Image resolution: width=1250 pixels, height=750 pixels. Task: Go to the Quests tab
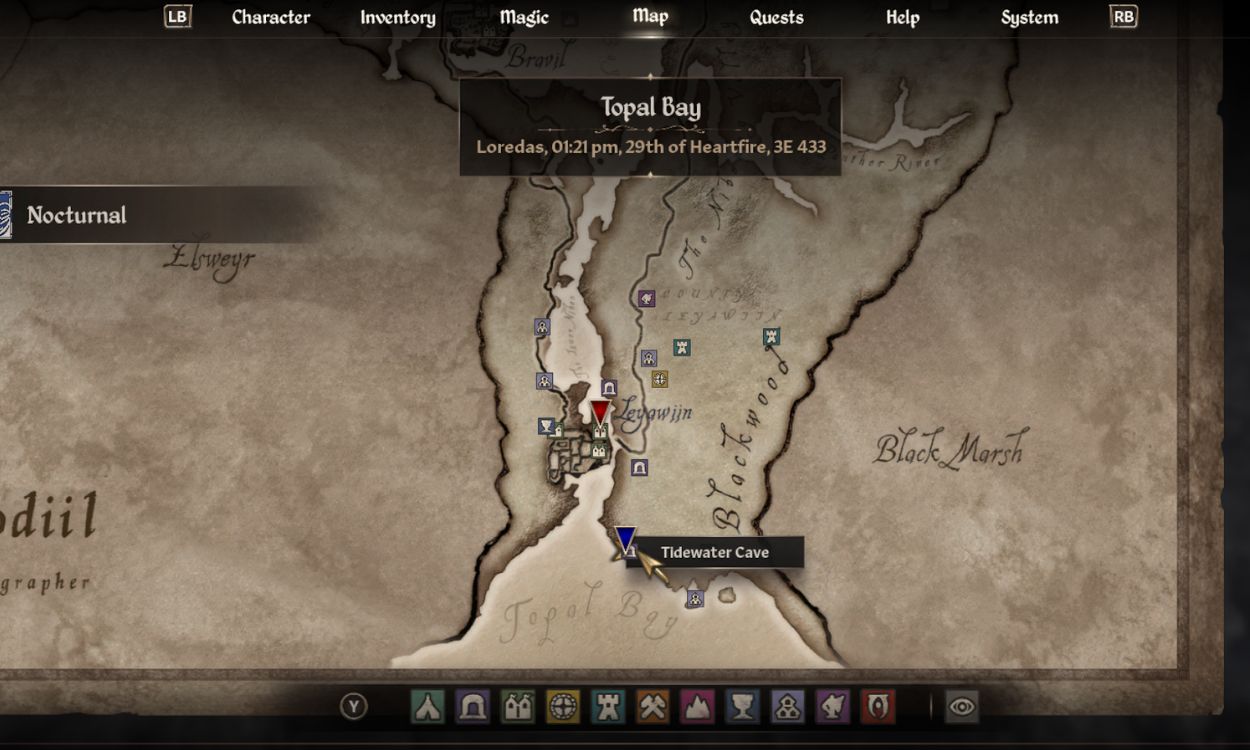tap(776, 17)
